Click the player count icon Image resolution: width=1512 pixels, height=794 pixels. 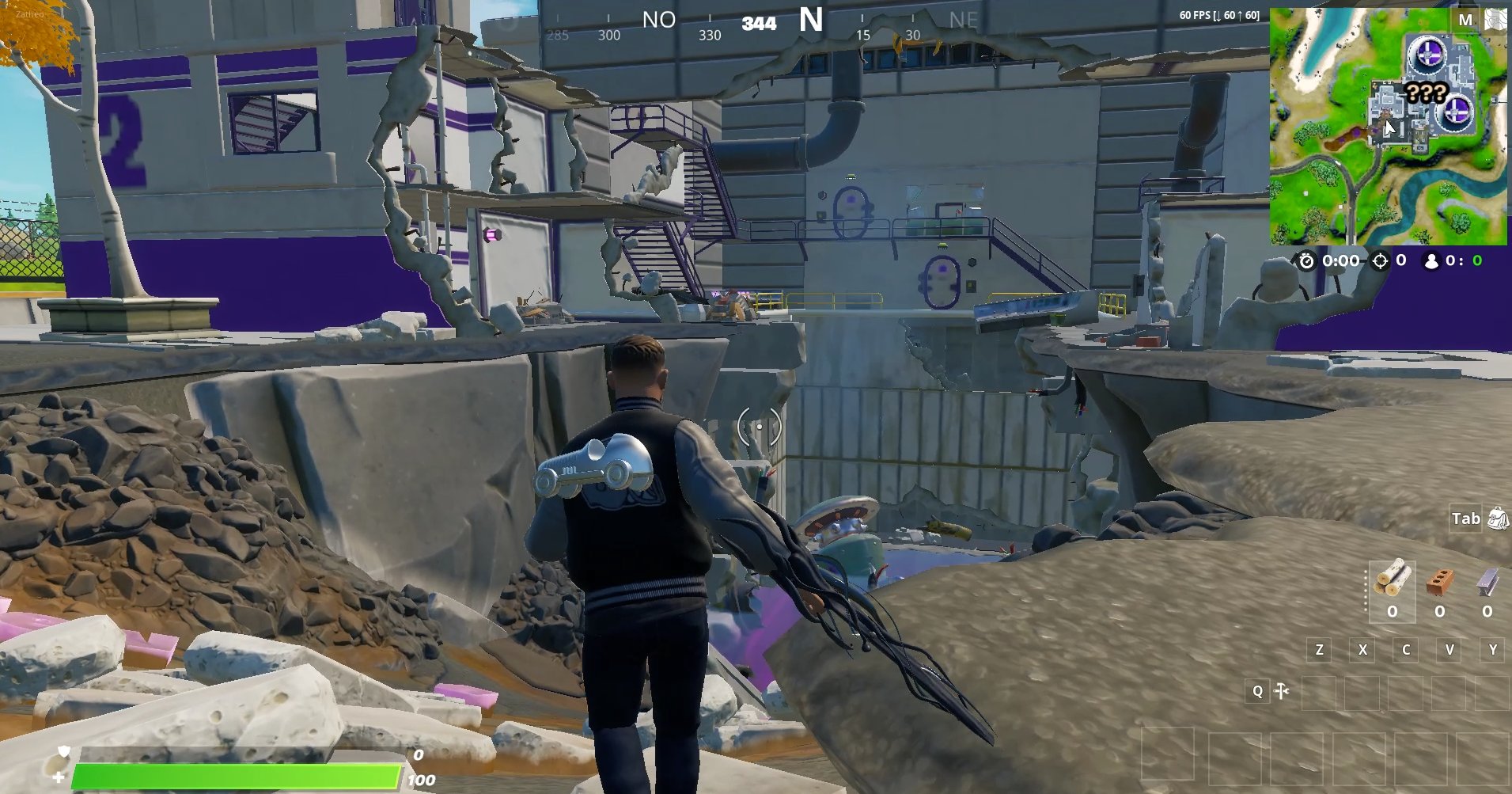(x=1434, y=260)
